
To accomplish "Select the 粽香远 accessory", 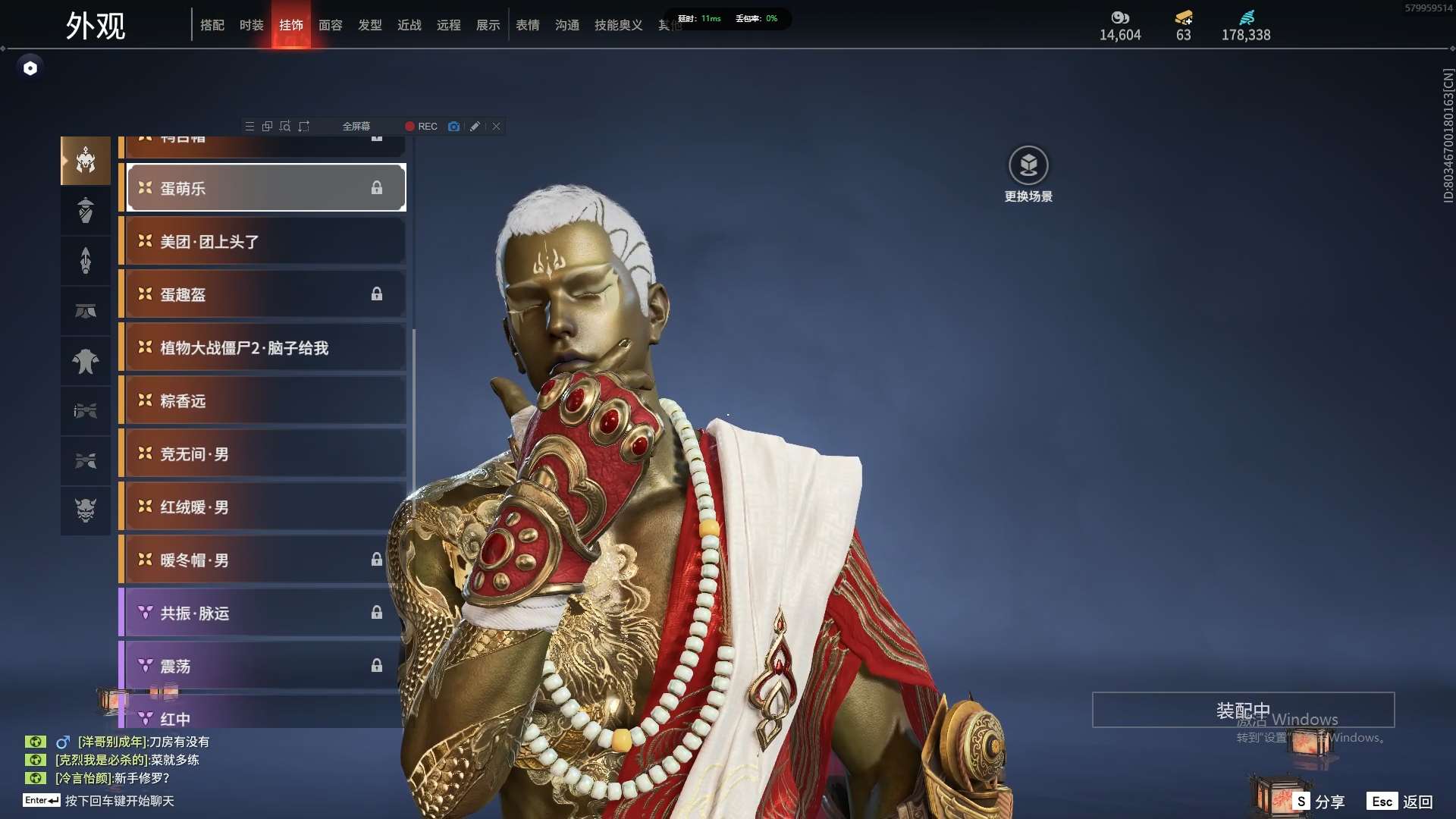I will click(265, 400).
